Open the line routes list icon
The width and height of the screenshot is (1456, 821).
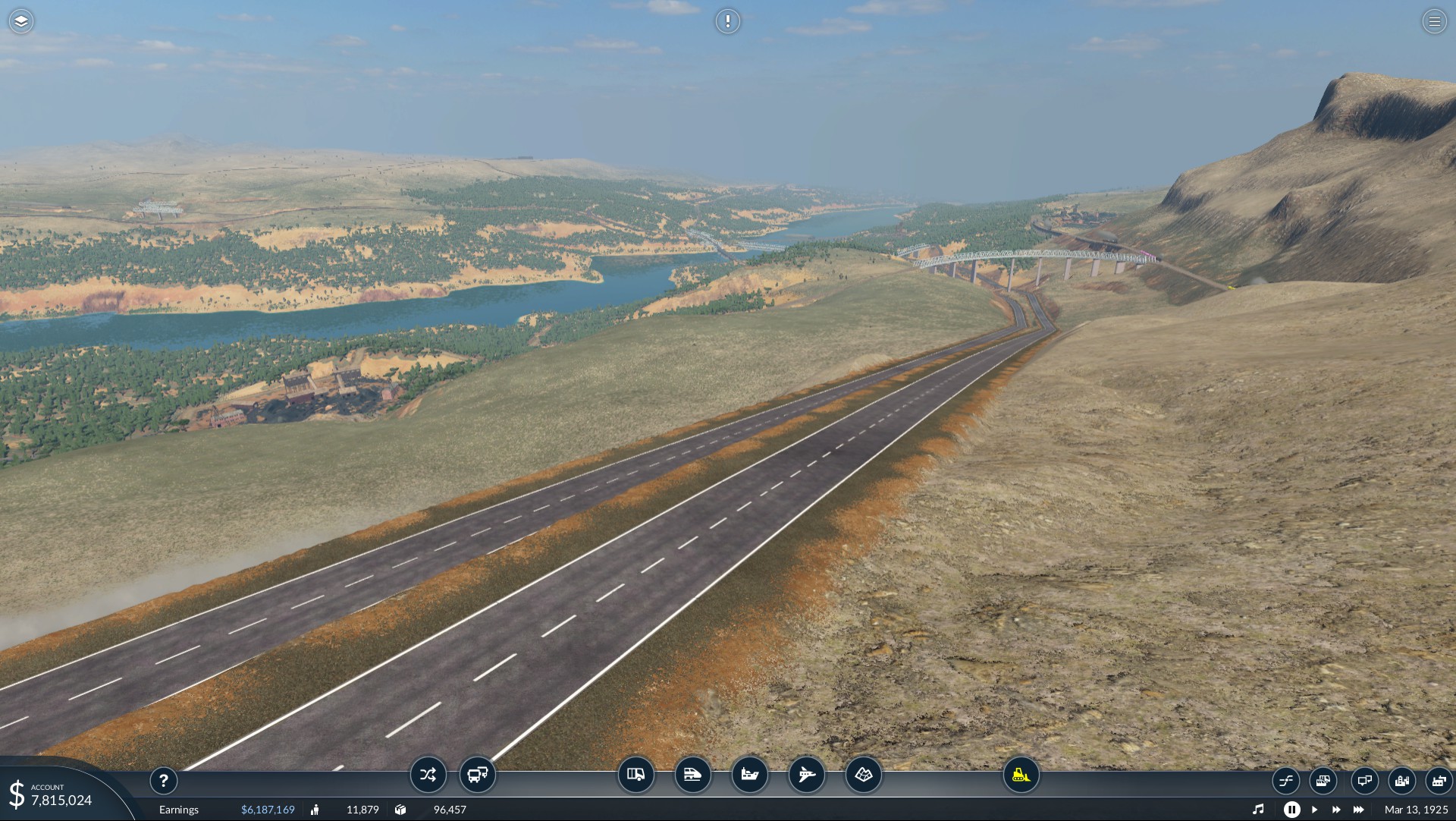coord(1285,780)
